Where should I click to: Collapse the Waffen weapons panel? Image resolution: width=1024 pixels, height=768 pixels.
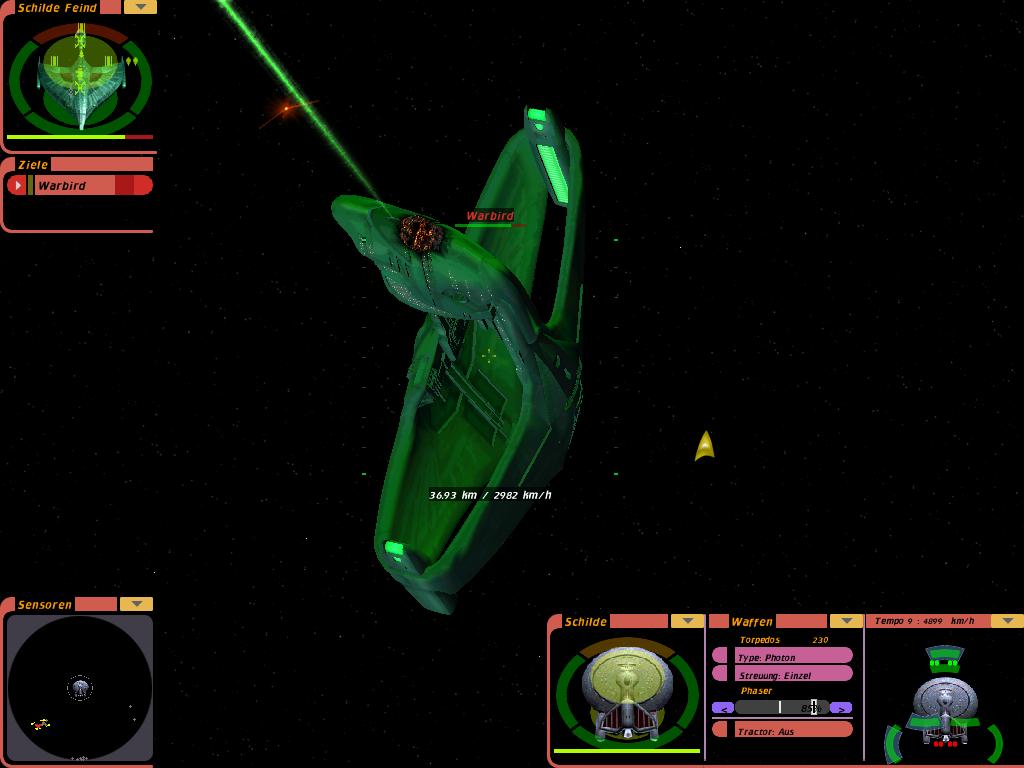(x=846, y=621)
